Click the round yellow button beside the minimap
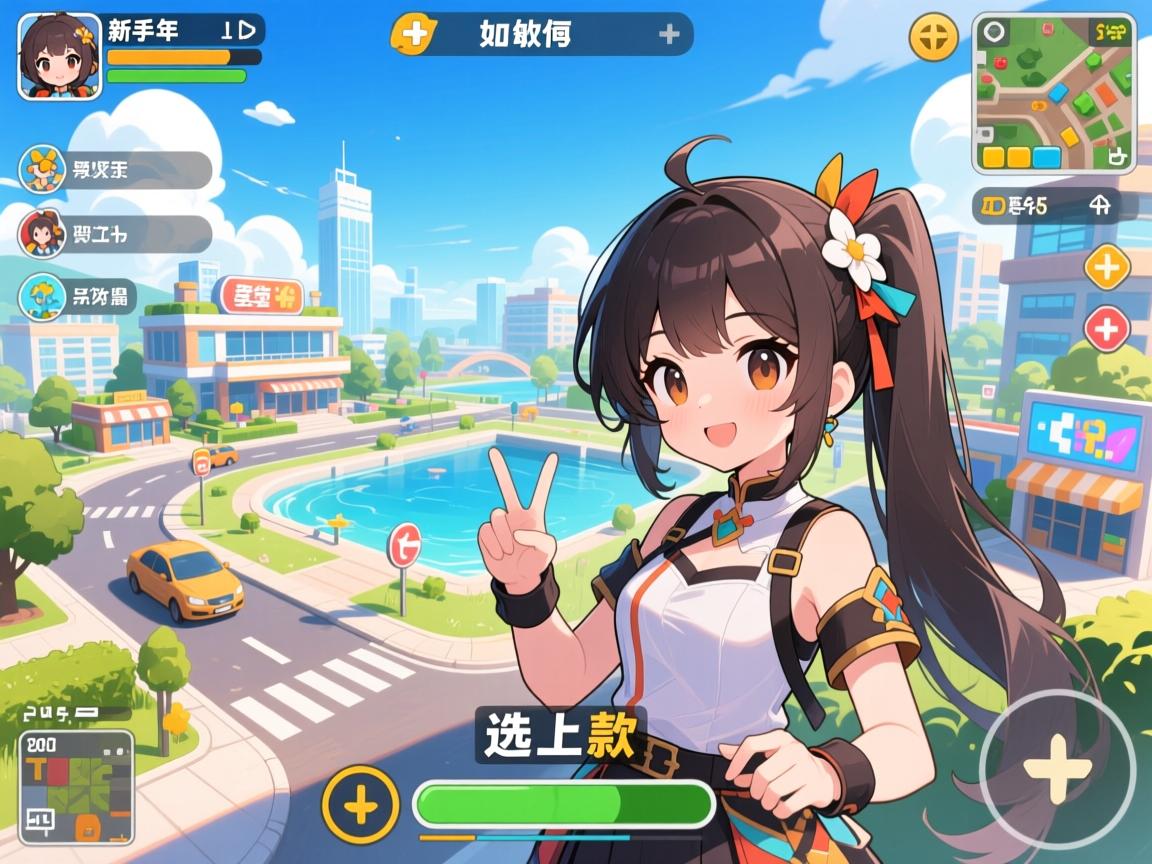Image resolution: width=1152 pixels, height=864 pixels. (933, 38)
